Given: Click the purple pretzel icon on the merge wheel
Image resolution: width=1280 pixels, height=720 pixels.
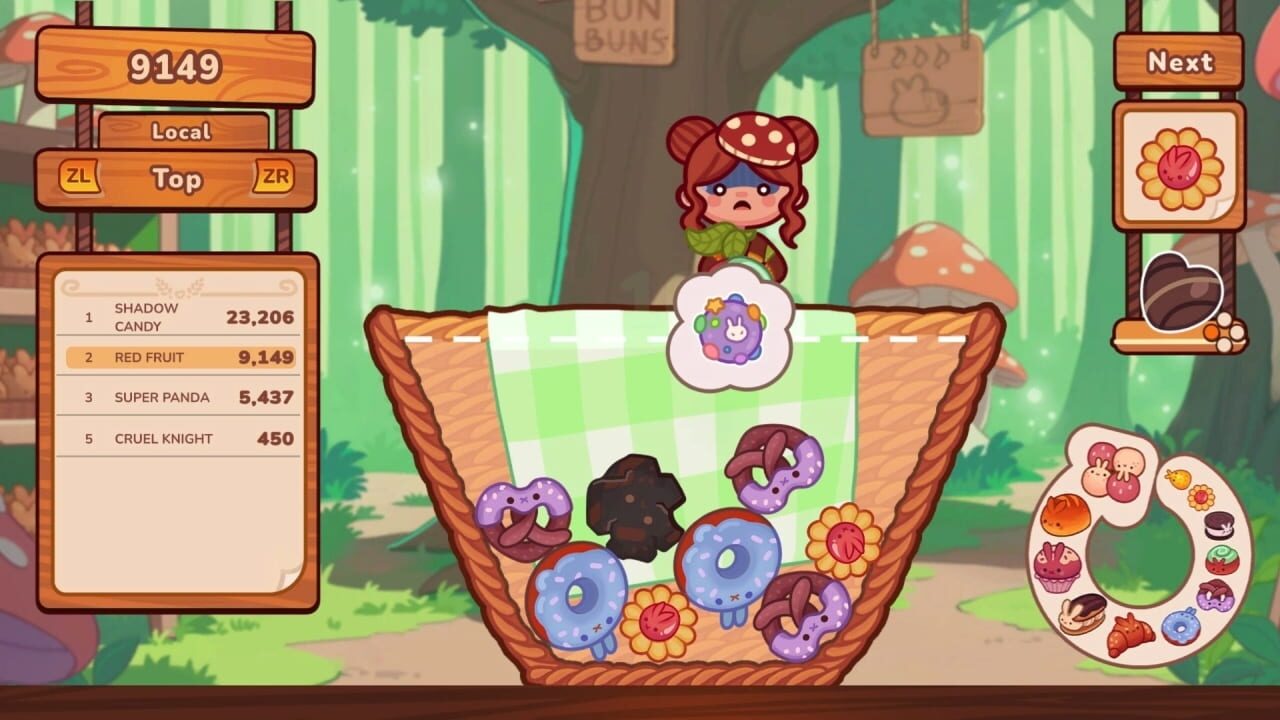Looking at the screenshot, I should pyautogui.click(x=1215, y=597).
